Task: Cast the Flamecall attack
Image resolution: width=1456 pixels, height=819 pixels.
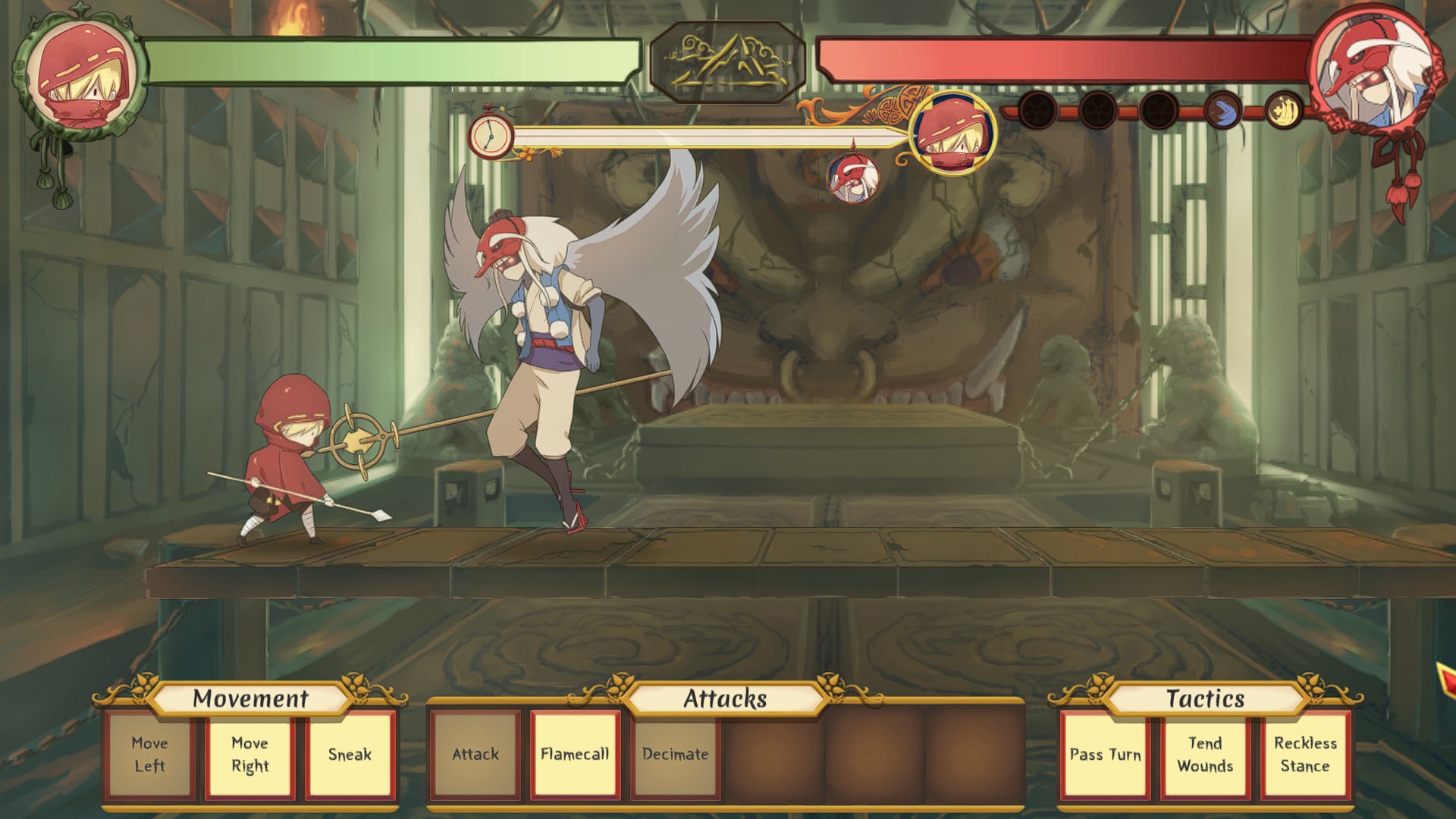Action: [x=575, y=755]
